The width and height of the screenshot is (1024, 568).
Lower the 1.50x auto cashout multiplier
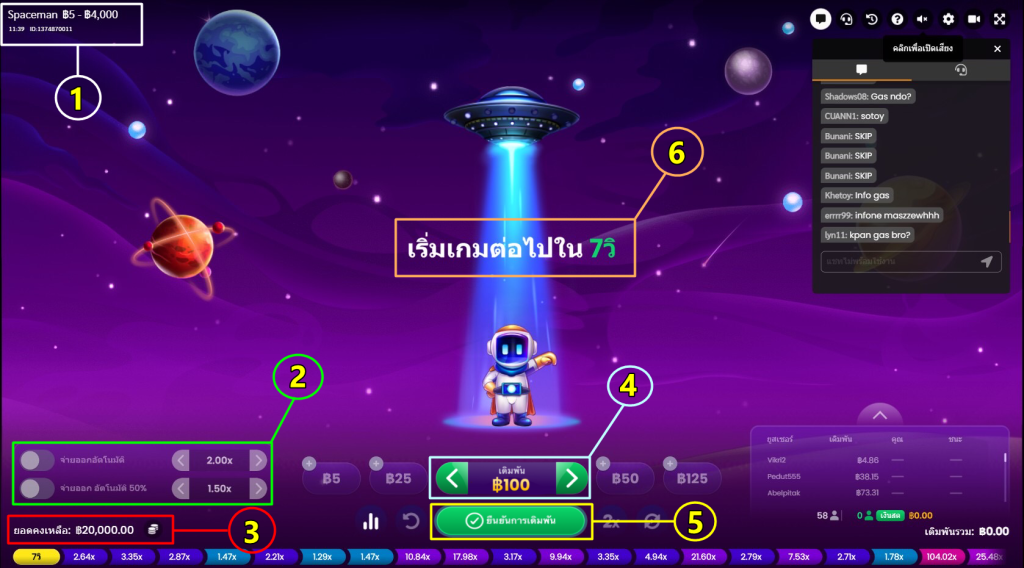180,488
